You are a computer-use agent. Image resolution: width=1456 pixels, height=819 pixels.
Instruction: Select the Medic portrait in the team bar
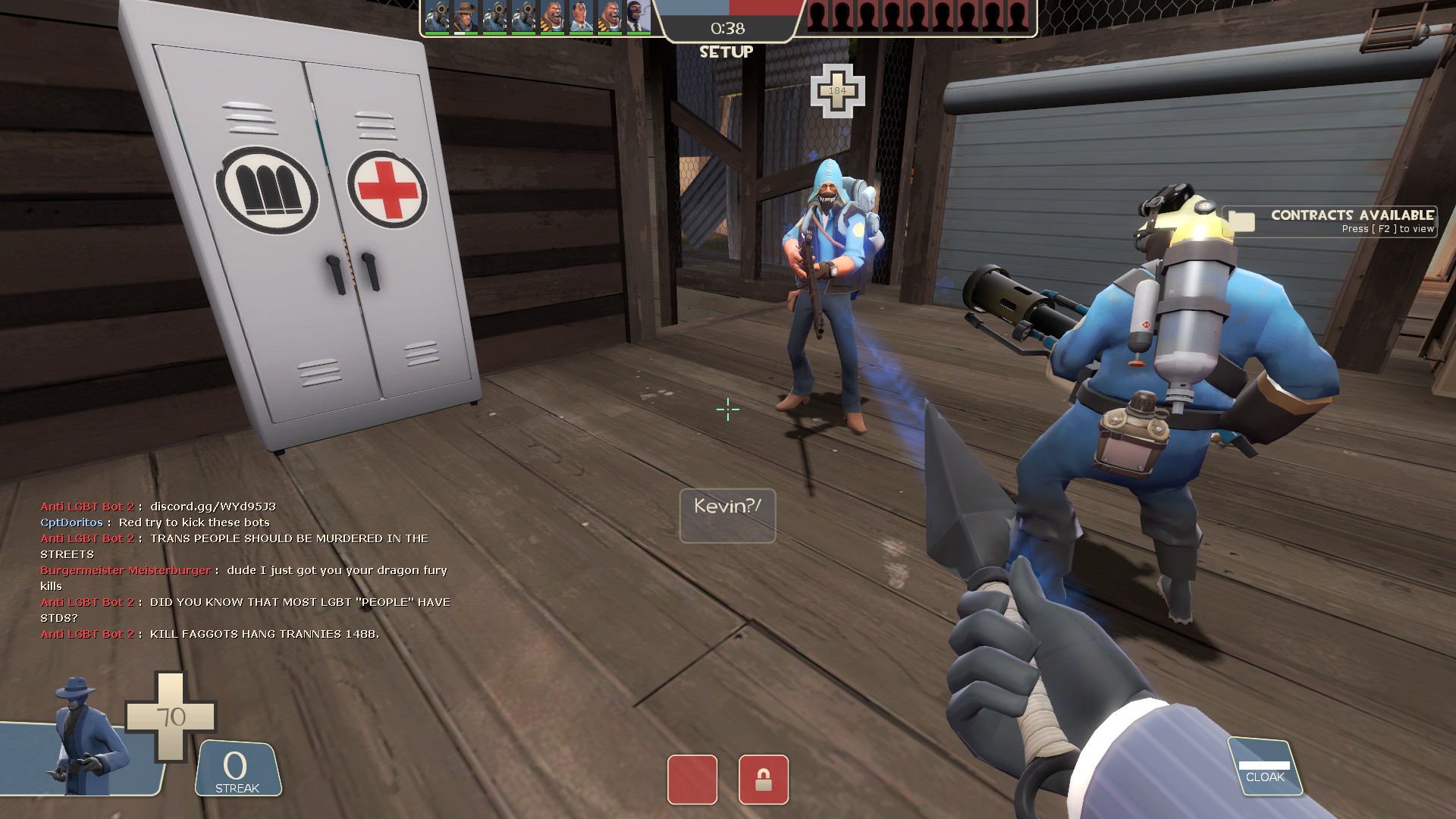(x=581, y=17)
